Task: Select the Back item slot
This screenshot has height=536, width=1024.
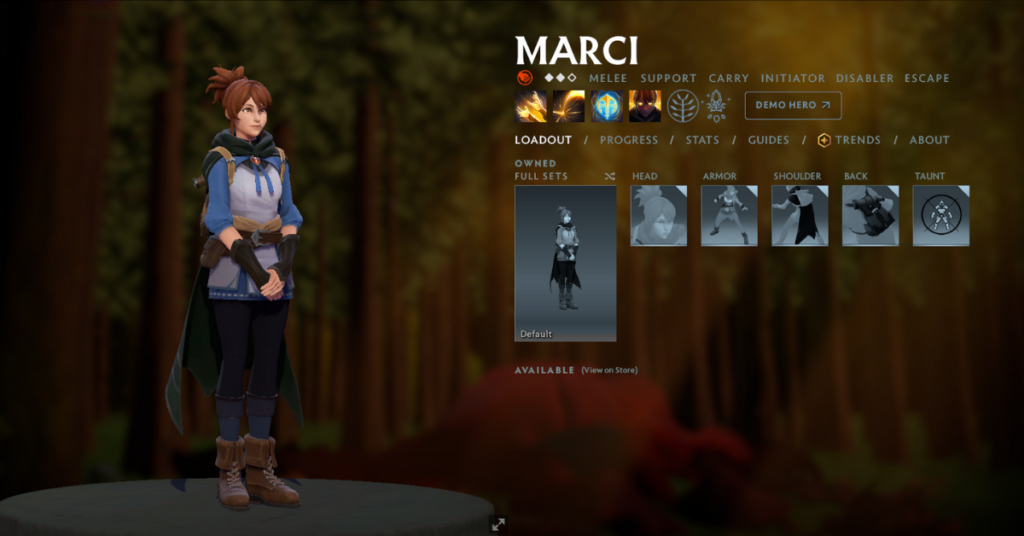Action: 870,215
